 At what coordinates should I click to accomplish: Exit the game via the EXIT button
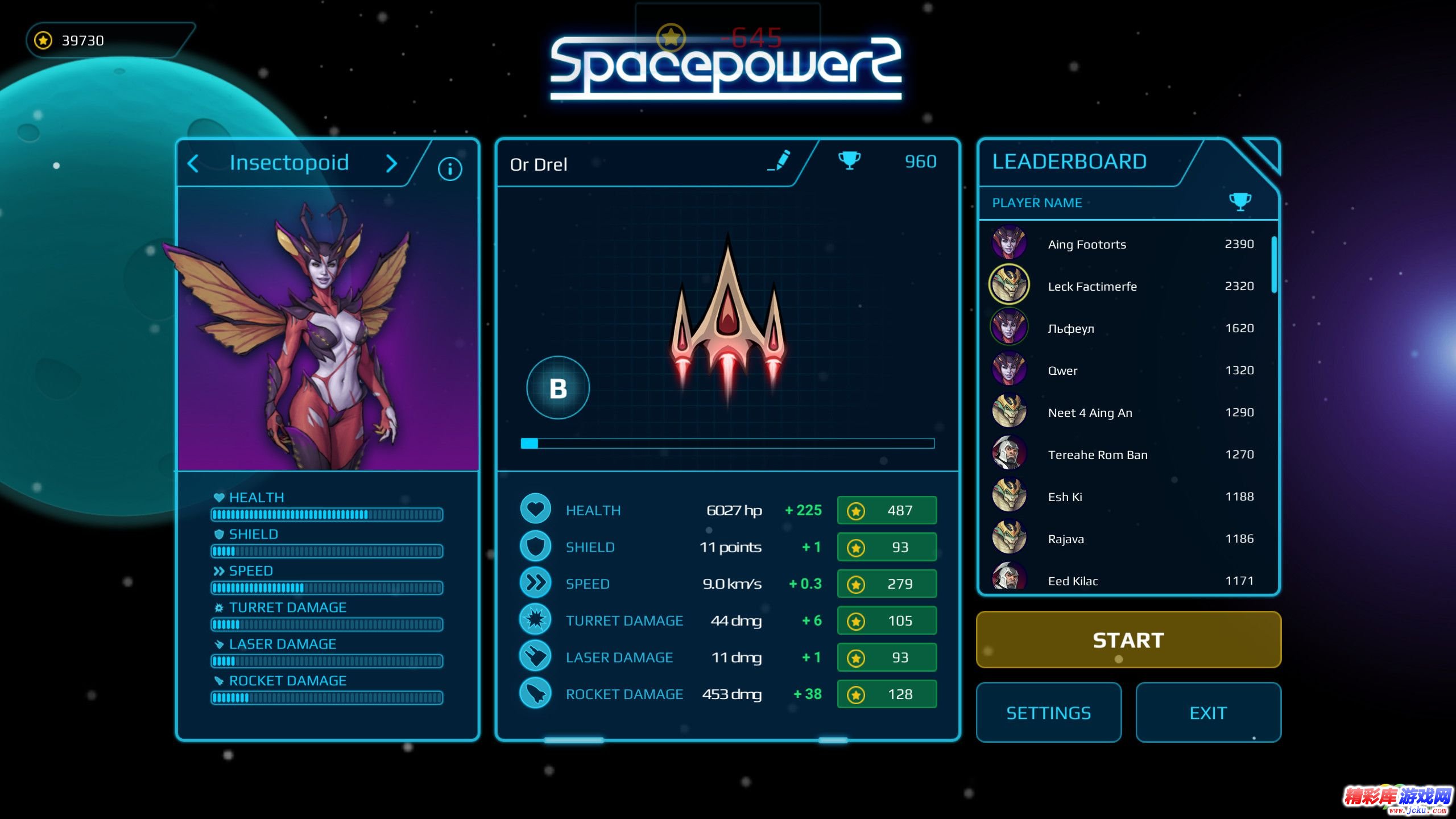(x=1208, y=713)
